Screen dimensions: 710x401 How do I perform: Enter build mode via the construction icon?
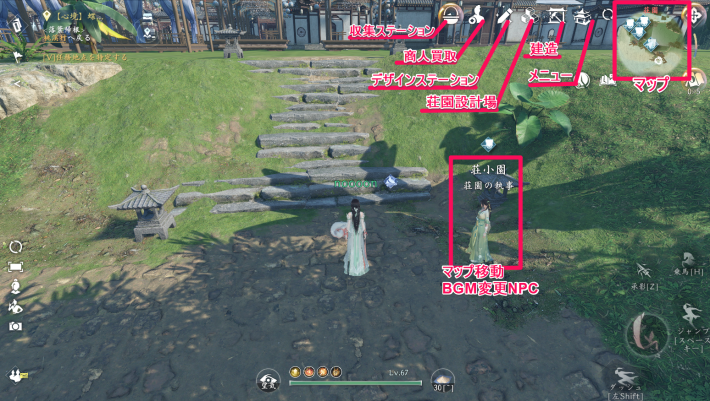pos(556,16)
